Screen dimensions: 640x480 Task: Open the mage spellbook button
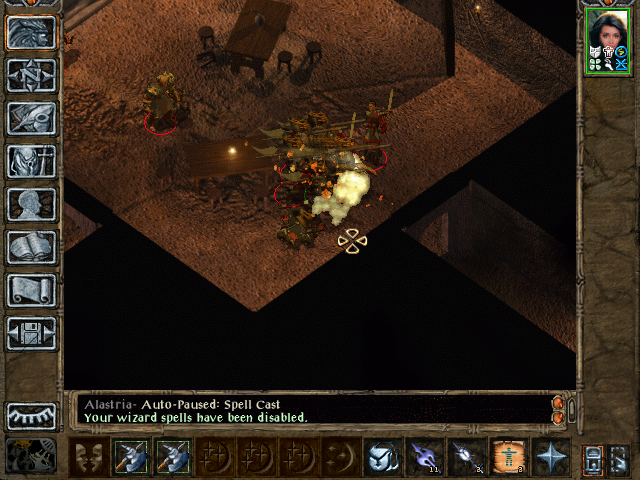pyautogui.click(x=31, y=247)
